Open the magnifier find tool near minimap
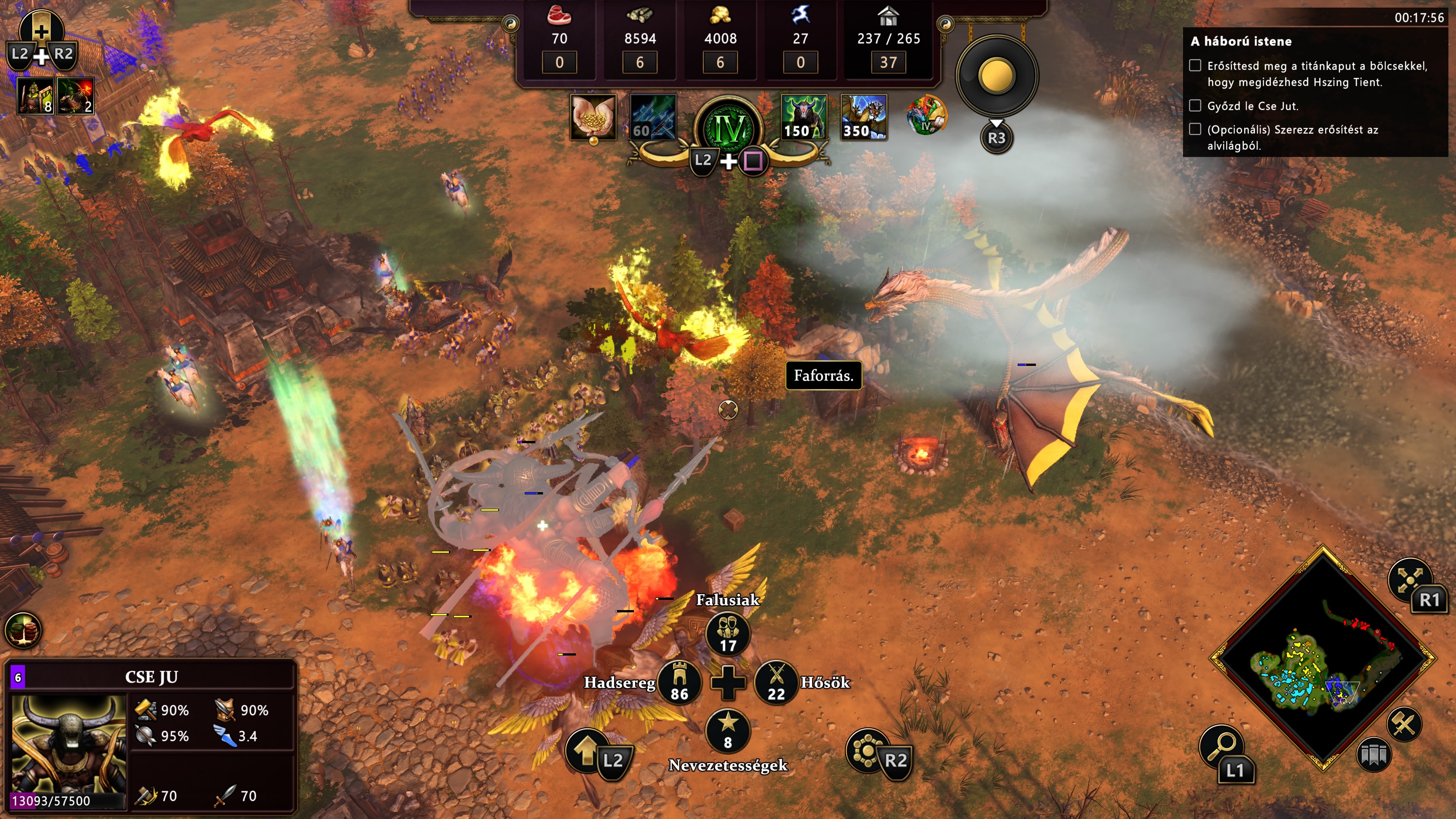This screenshot has width=1456, height=819. coord(1221,746)
